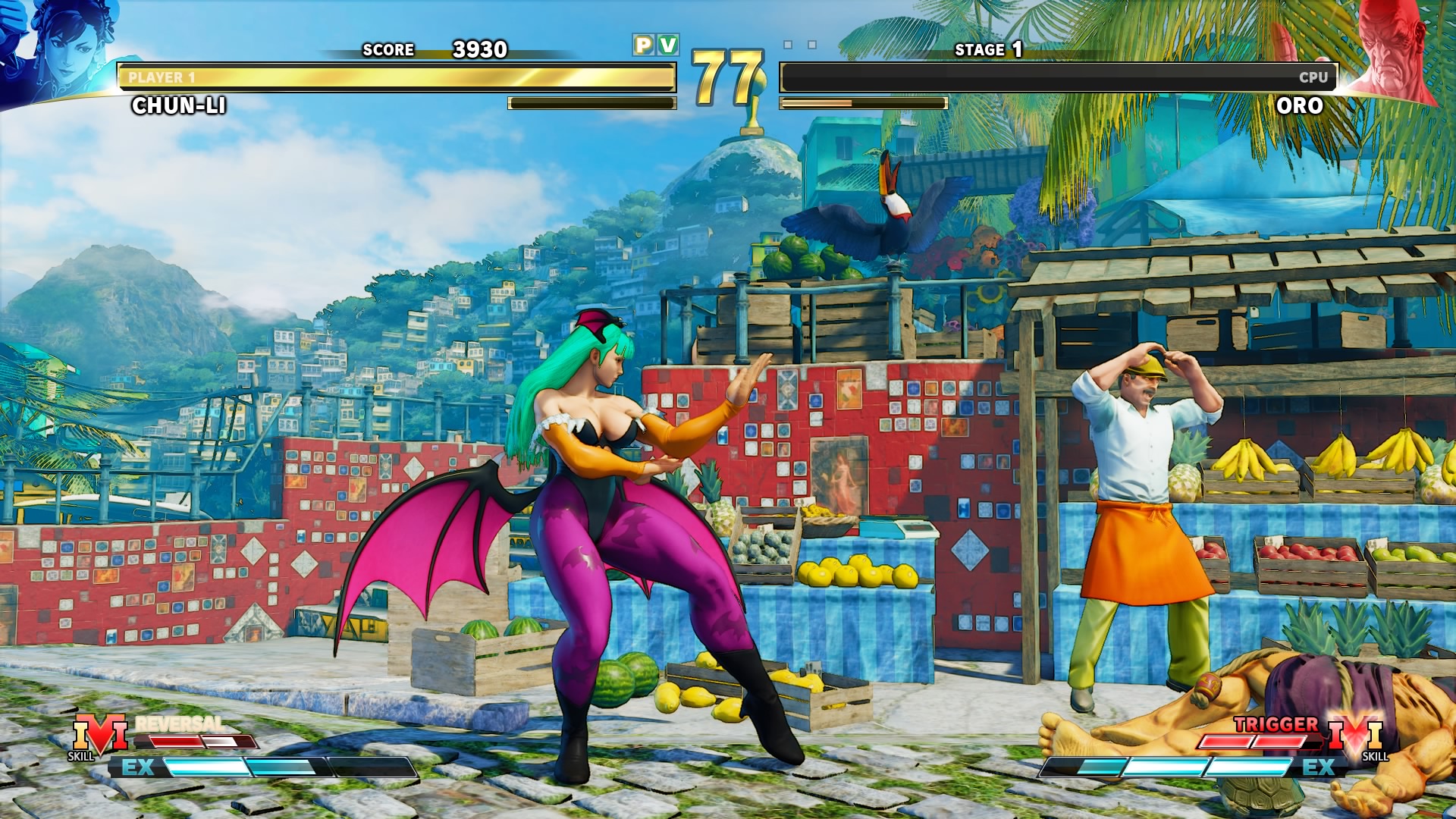Click the yellow P round-win badge
This screenshot has width=1456, height=819.
643,45
